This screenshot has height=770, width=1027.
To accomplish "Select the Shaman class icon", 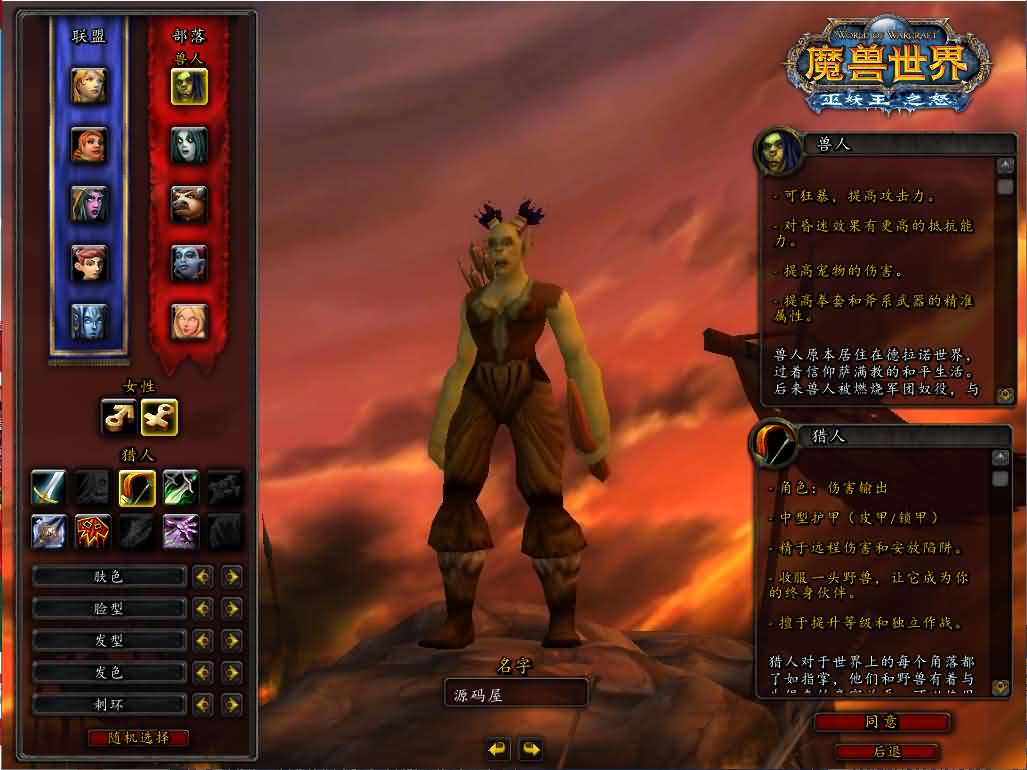I will (92, 529).
